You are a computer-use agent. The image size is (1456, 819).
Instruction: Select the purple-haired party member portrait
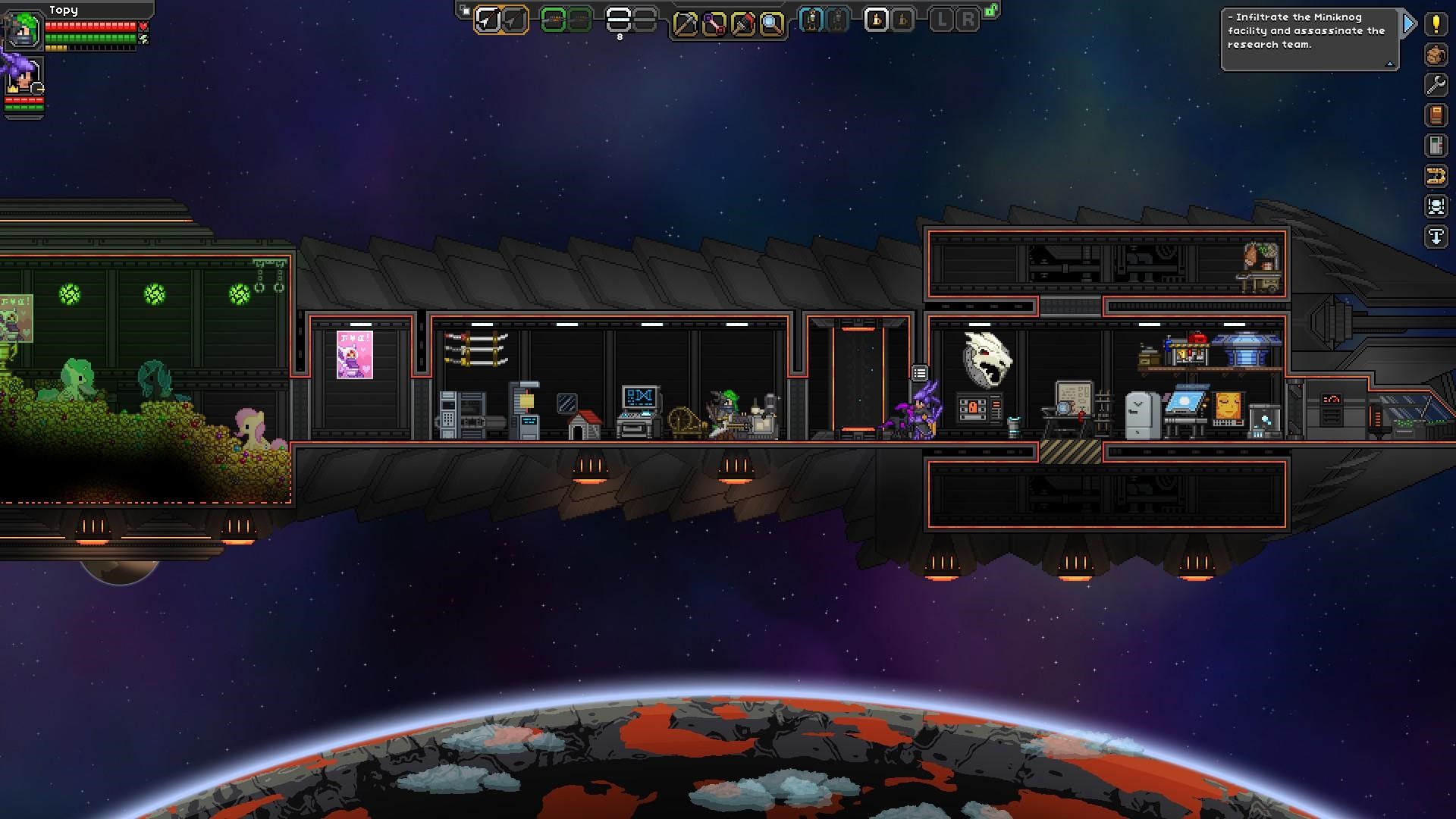click(x=23, y=78)
